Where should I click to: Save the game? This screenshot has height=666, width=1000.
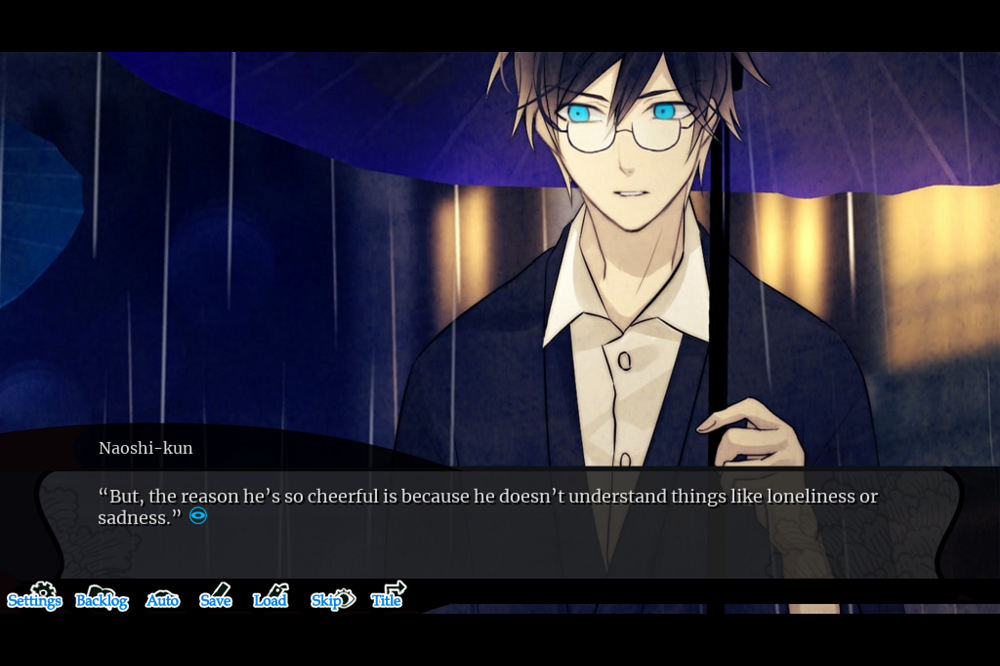tap(216, 597)
